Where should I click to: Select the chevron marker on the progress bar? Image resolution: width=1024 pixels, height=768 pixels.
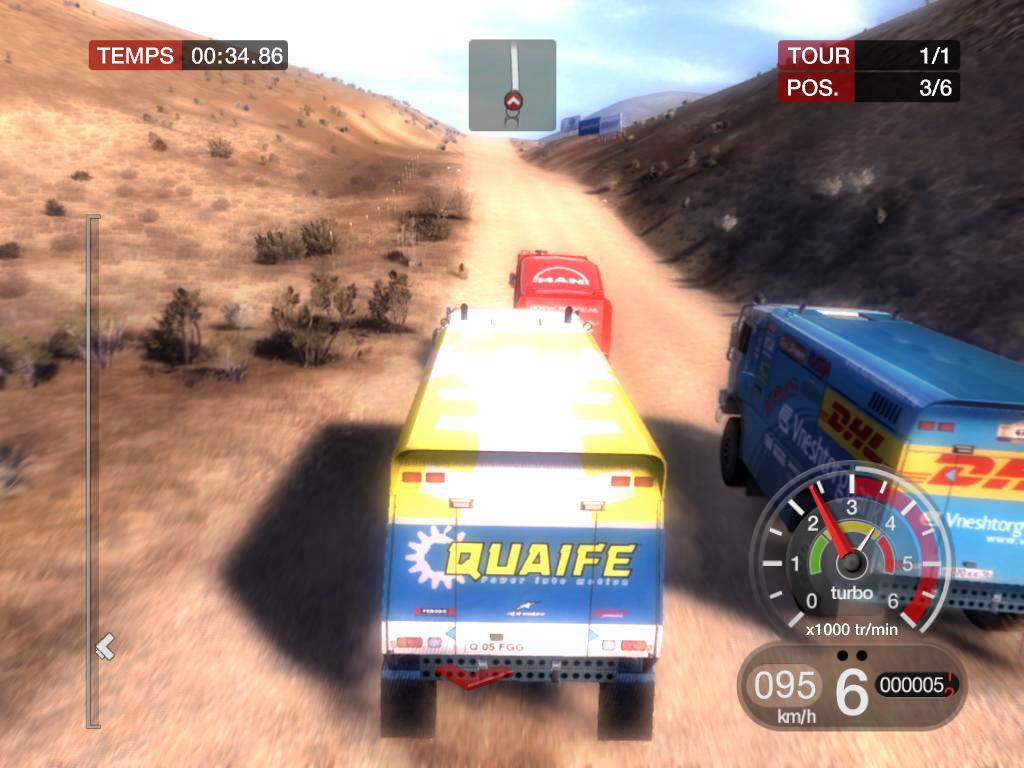105,647
